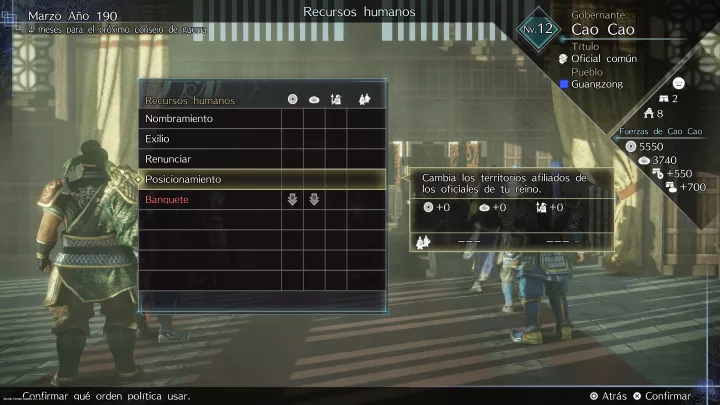Select Posicionamiento in Recursos humanos

pos(184,179)
